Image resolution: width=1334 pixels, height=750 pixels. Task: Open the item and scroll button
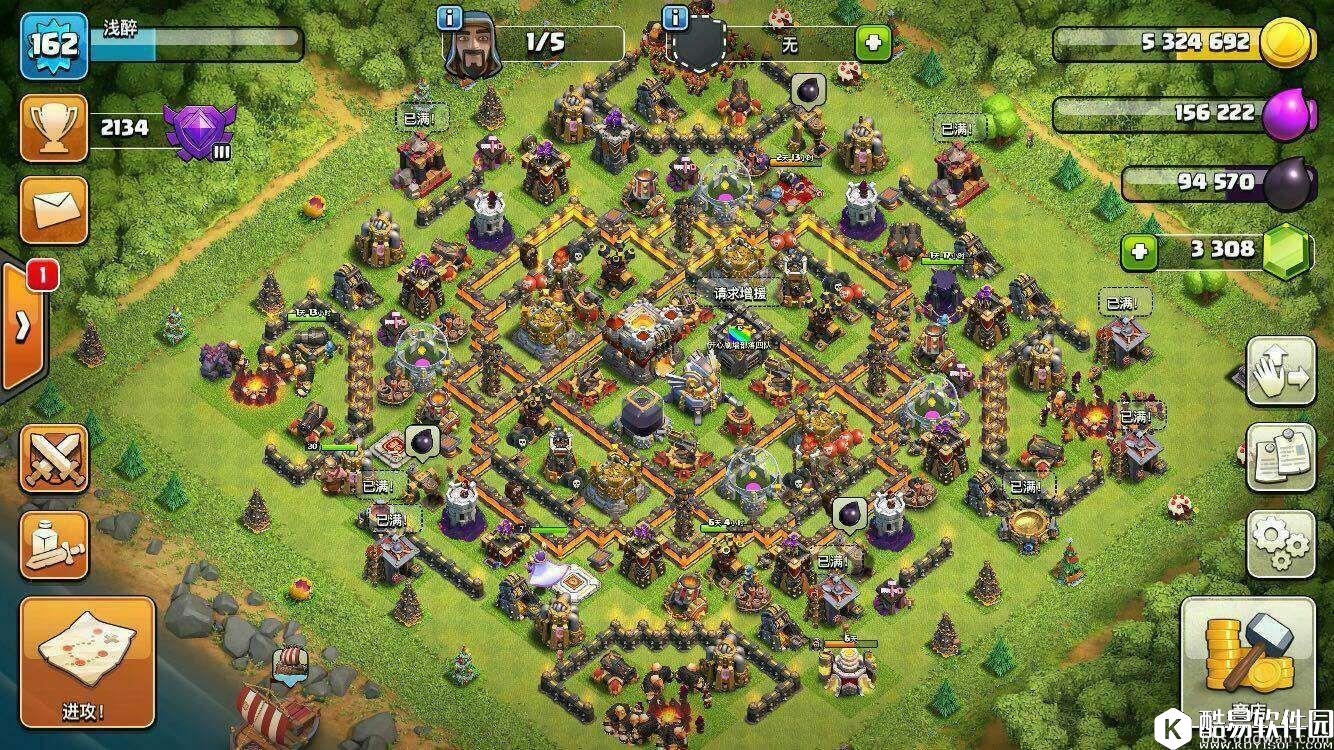(54, 545)
